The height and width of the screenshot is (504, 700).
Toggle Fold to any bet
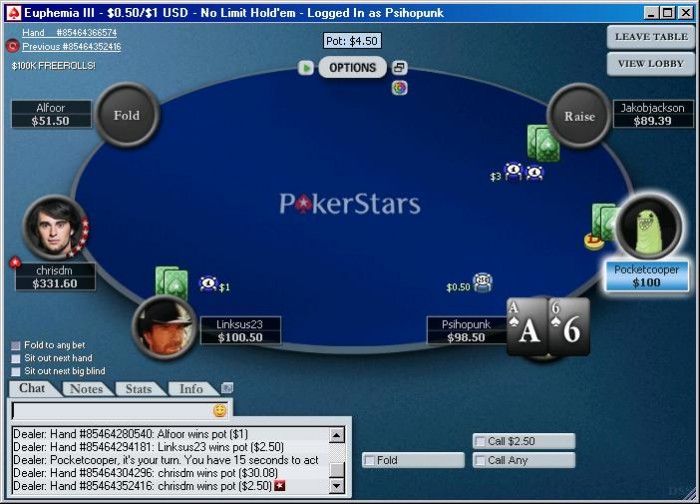tap(16, 346)
